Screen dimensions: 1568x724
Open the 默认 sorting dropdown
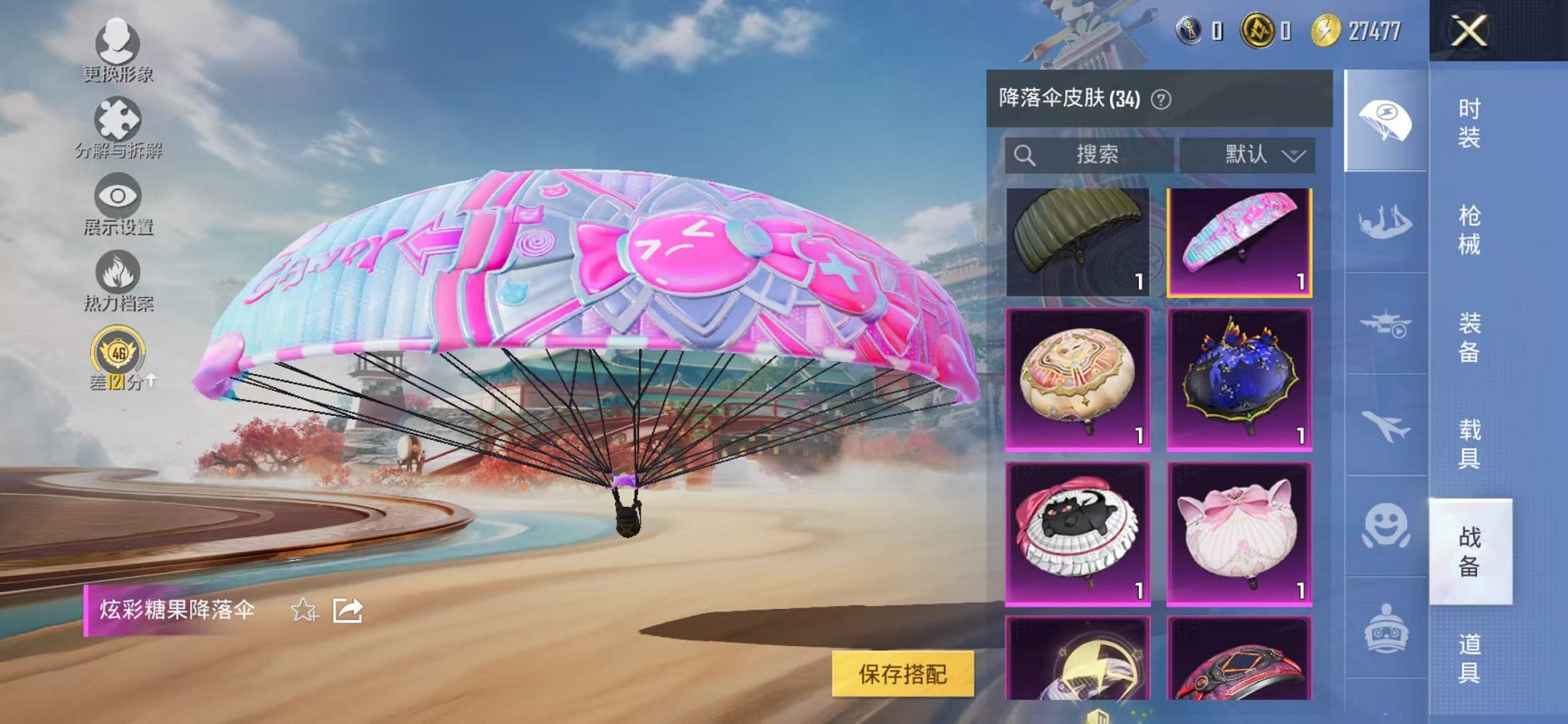coord(1251,154)
